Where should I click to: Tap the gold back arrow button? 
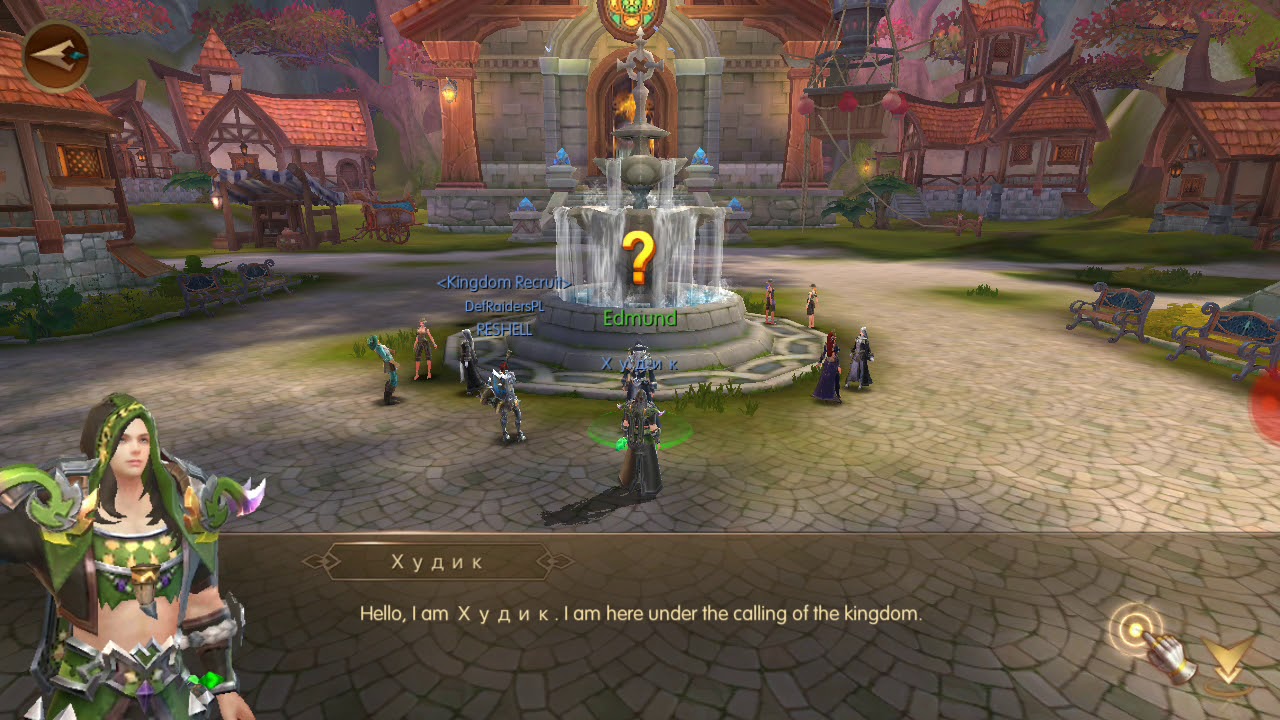(x=56, y=57)
